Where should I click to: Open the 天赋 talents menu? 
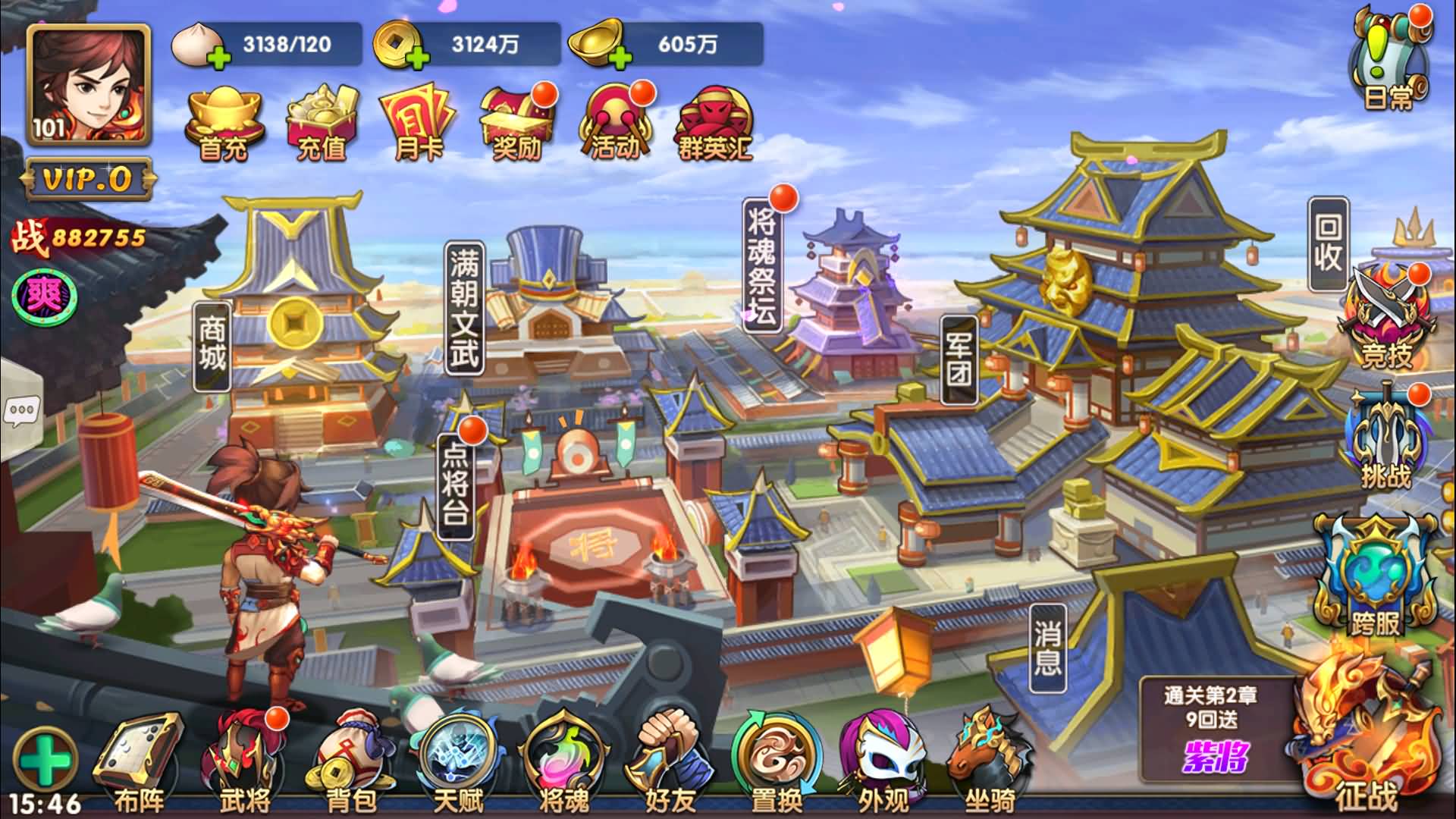click(x=457, y=762)
